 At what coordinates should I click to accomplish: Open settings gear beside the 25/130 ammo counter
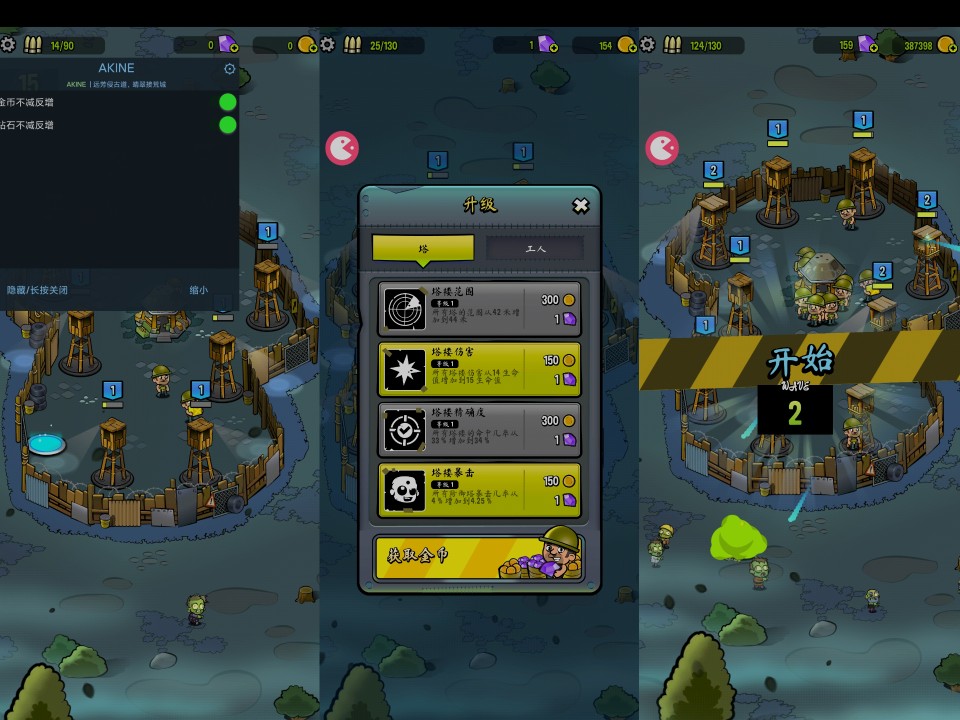(328, 45)
